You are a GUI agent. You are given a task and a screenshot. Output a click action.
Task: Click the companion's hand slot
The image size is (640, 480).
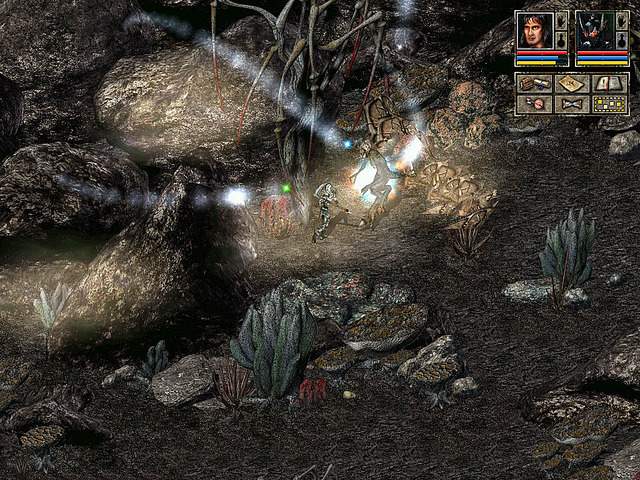coord(622,22)
